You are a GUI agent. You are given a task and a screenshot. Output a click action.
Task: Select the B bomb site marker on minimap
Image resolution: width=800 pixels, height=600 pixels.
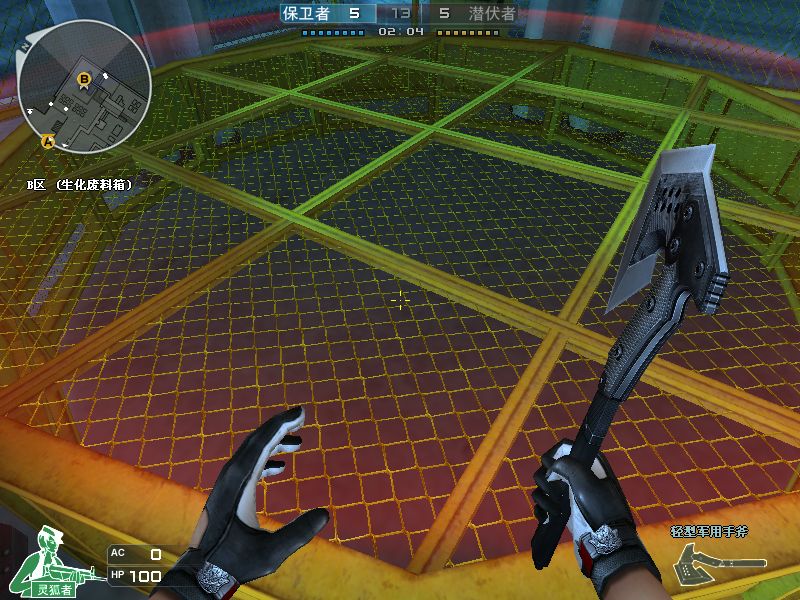[x=84, y=77]
